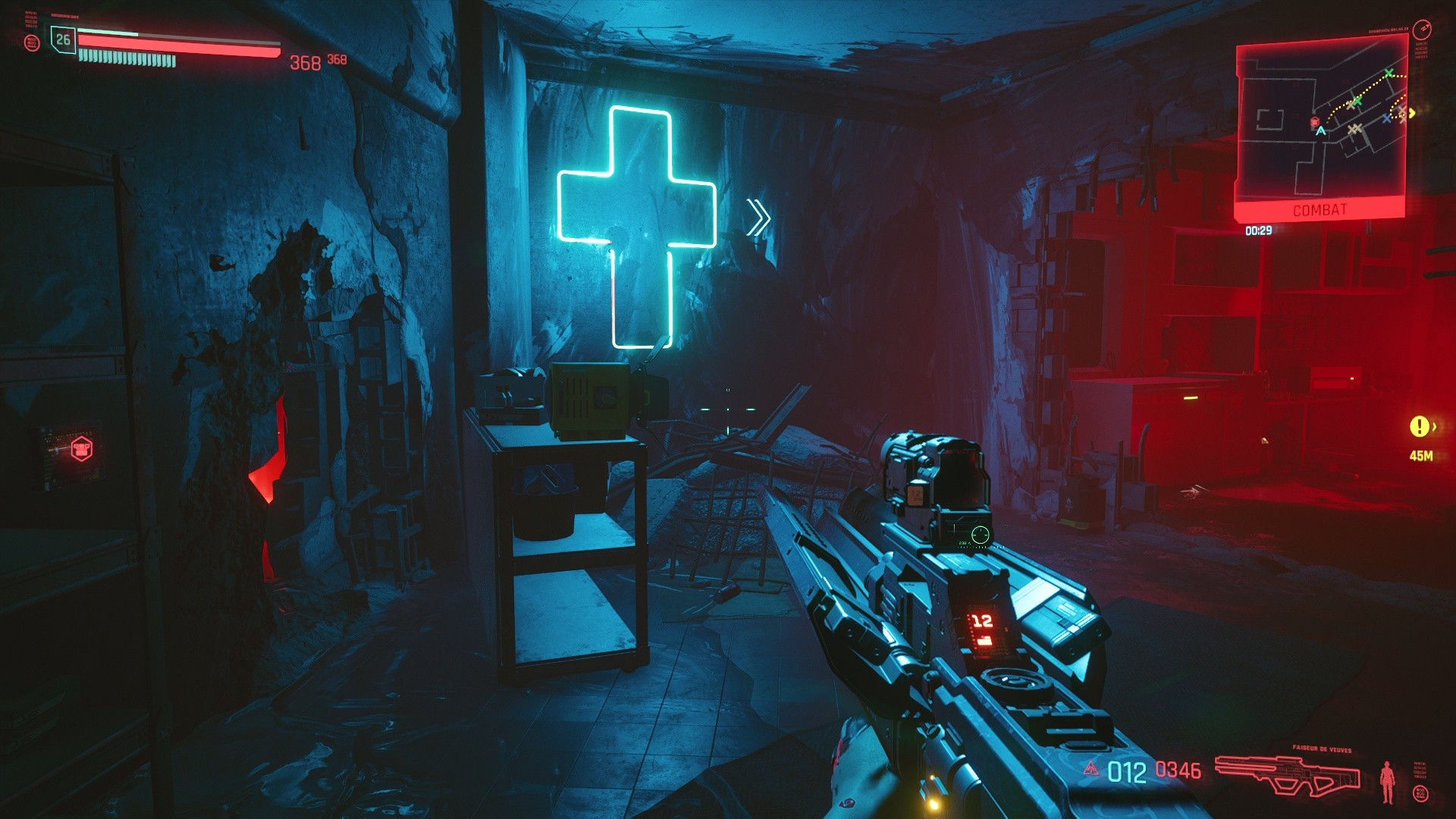Click the player position marker A on minimap
The image size is (1456, 819).
point(1321,130)
